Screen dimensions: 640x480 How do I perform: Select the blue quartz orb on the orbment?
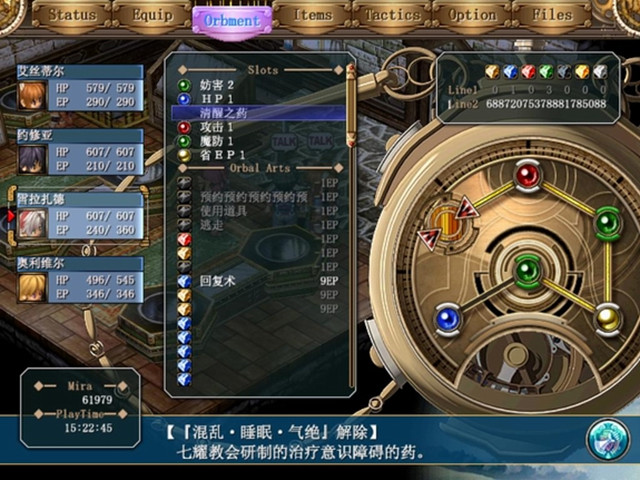(x=448, y=320)
